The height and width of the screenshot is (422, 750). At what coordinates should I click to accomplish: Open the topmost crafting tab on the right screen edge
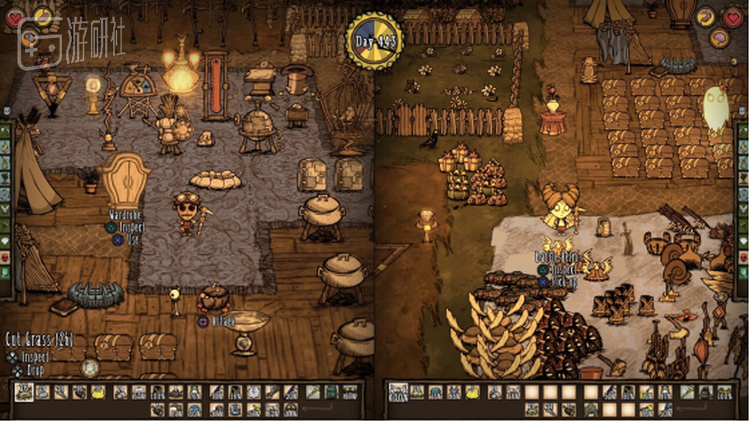[743, 131]
